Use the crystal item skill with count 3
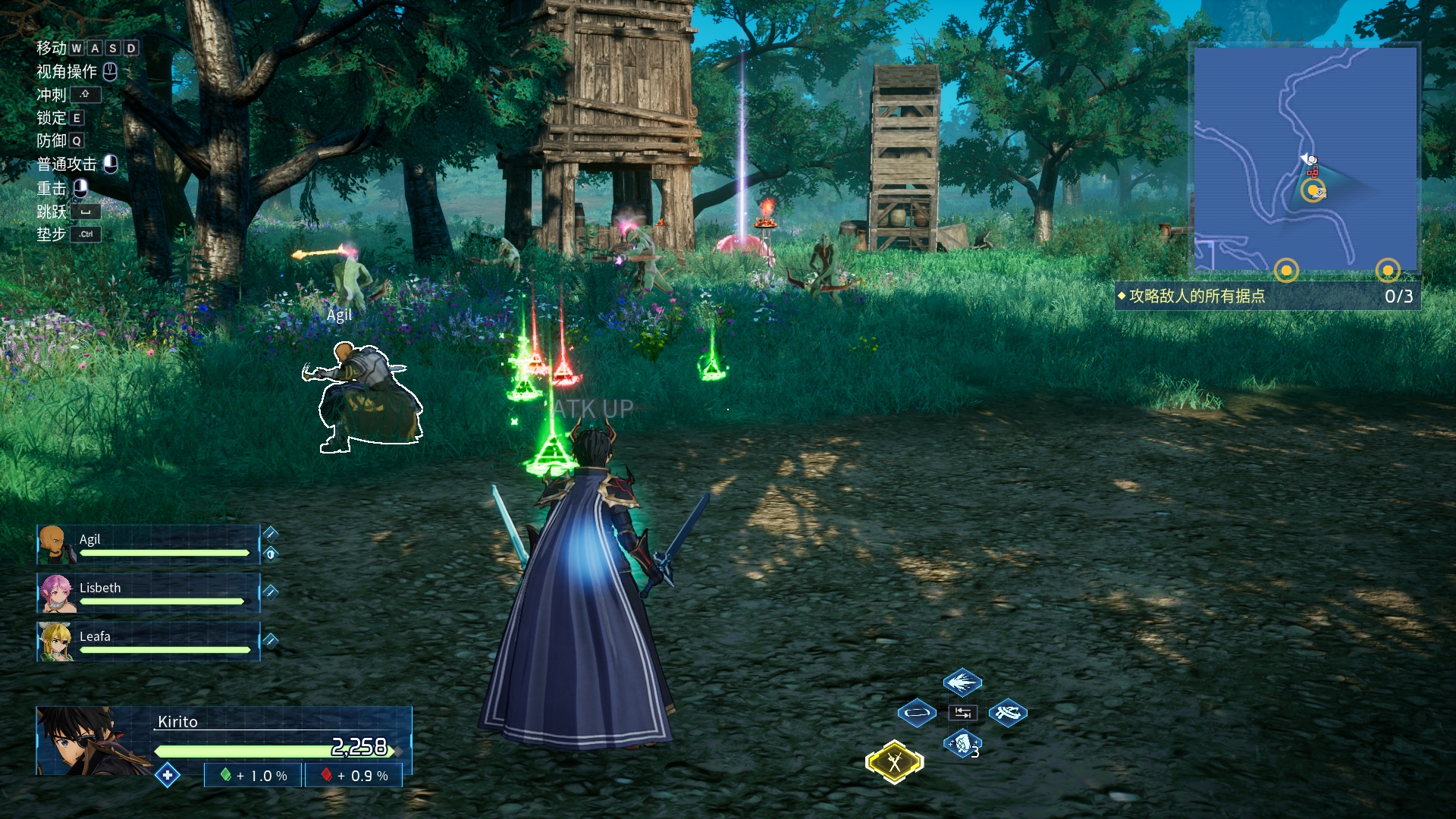Screen dimensions: 1456x819 [962, 744]
